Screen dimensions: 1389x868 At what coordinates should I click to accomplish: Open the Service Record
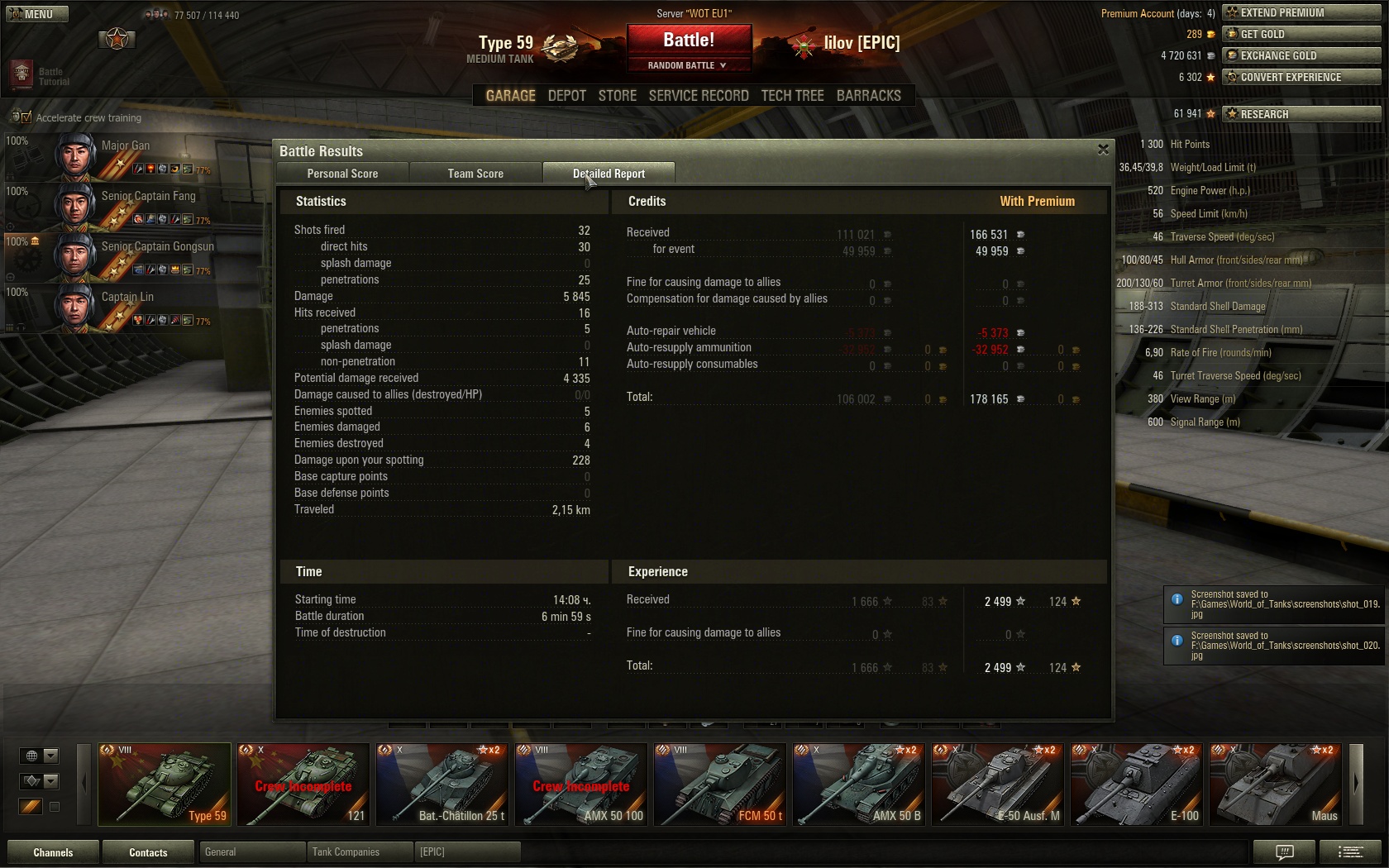699,96
